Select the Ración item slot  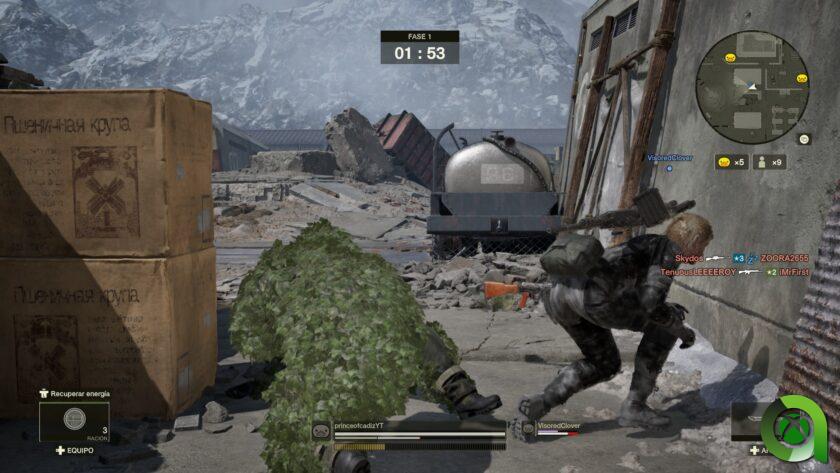coord(74,421)
